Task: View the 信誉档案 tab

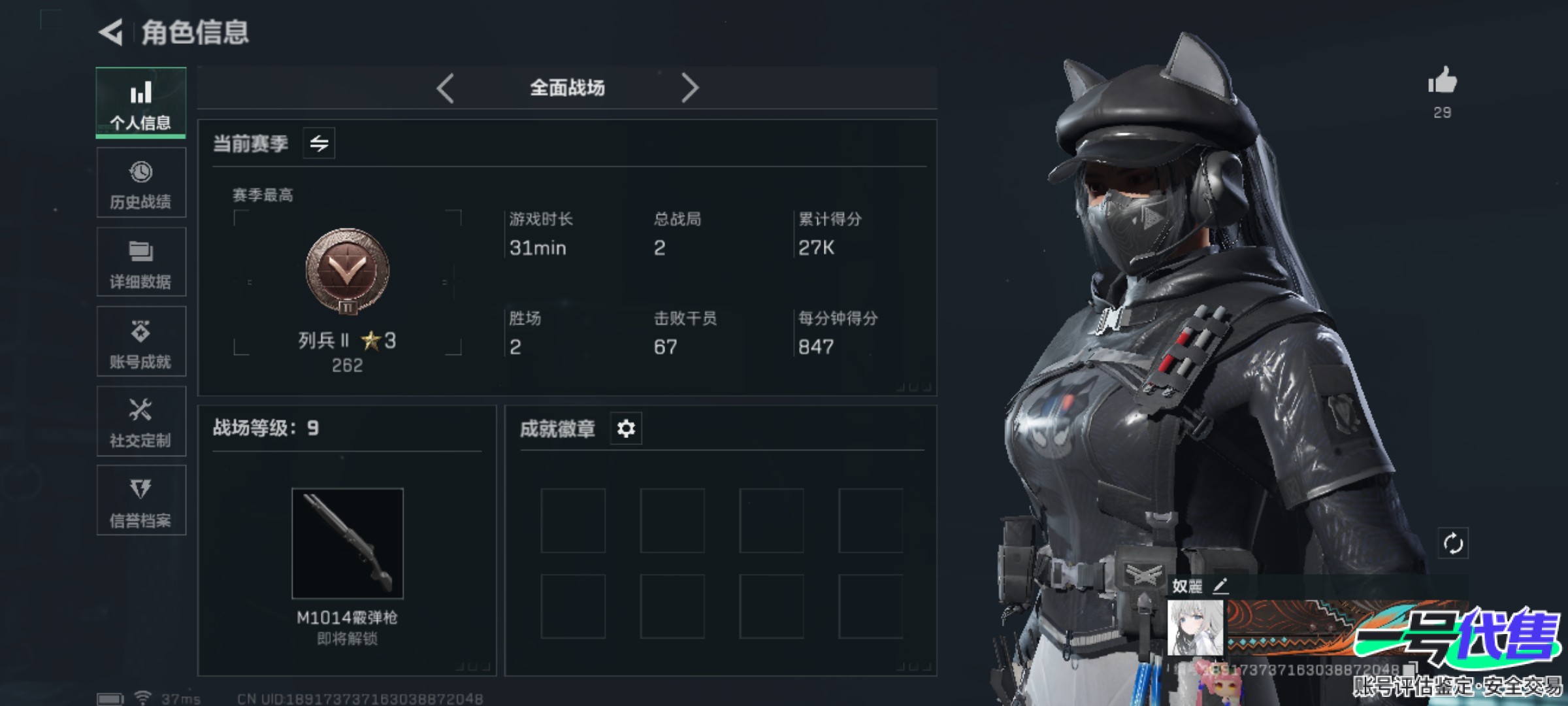Action: click(x=140, y=501)
